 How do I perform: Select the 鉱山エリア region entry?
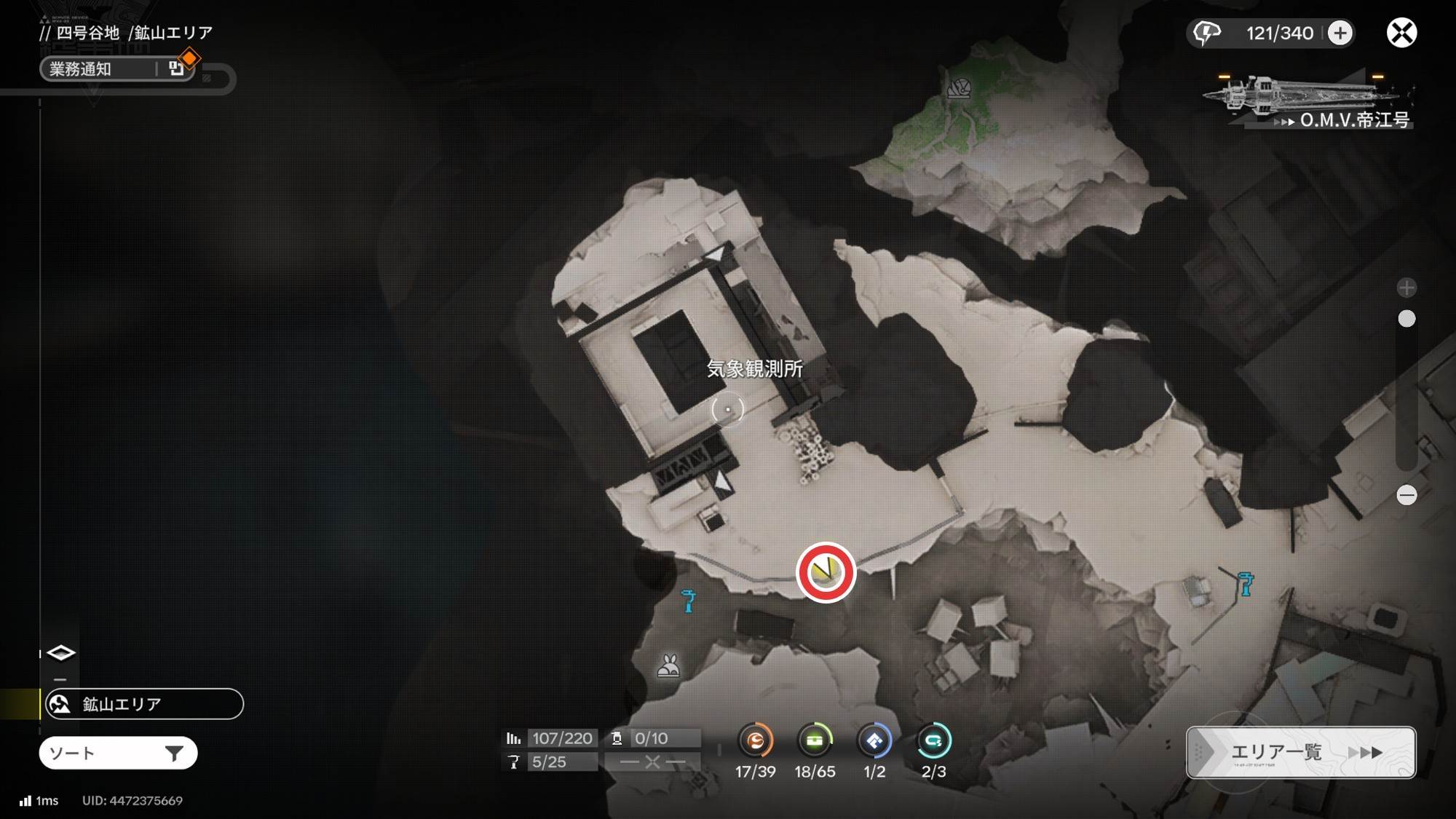click(144, 704)
